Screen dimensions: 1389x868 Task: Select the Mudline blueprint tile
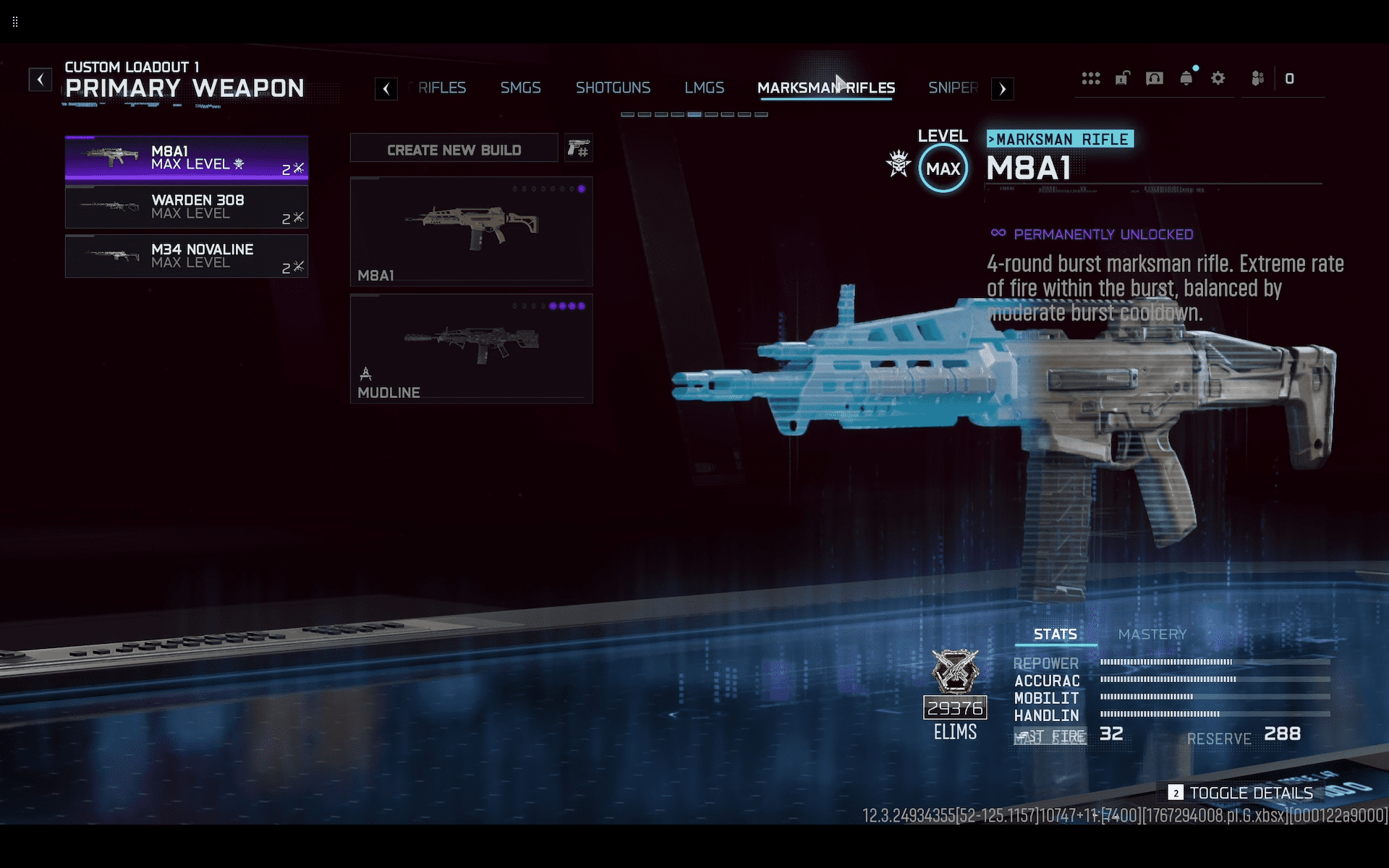(x=471, y=349)
